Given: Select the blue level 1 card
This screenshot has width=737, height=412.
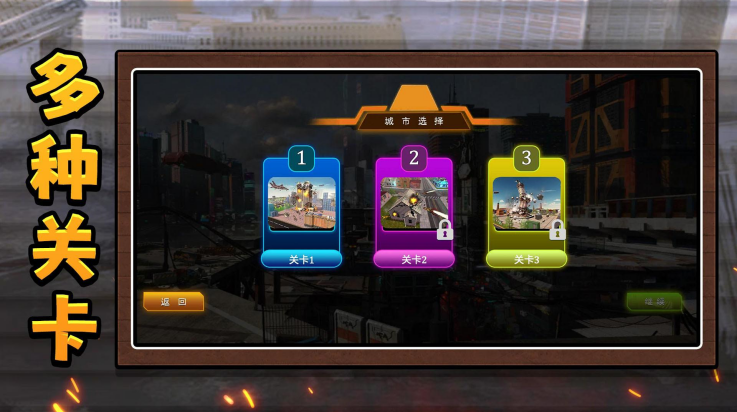Looking at the screenshot, I should click(301, 206).
